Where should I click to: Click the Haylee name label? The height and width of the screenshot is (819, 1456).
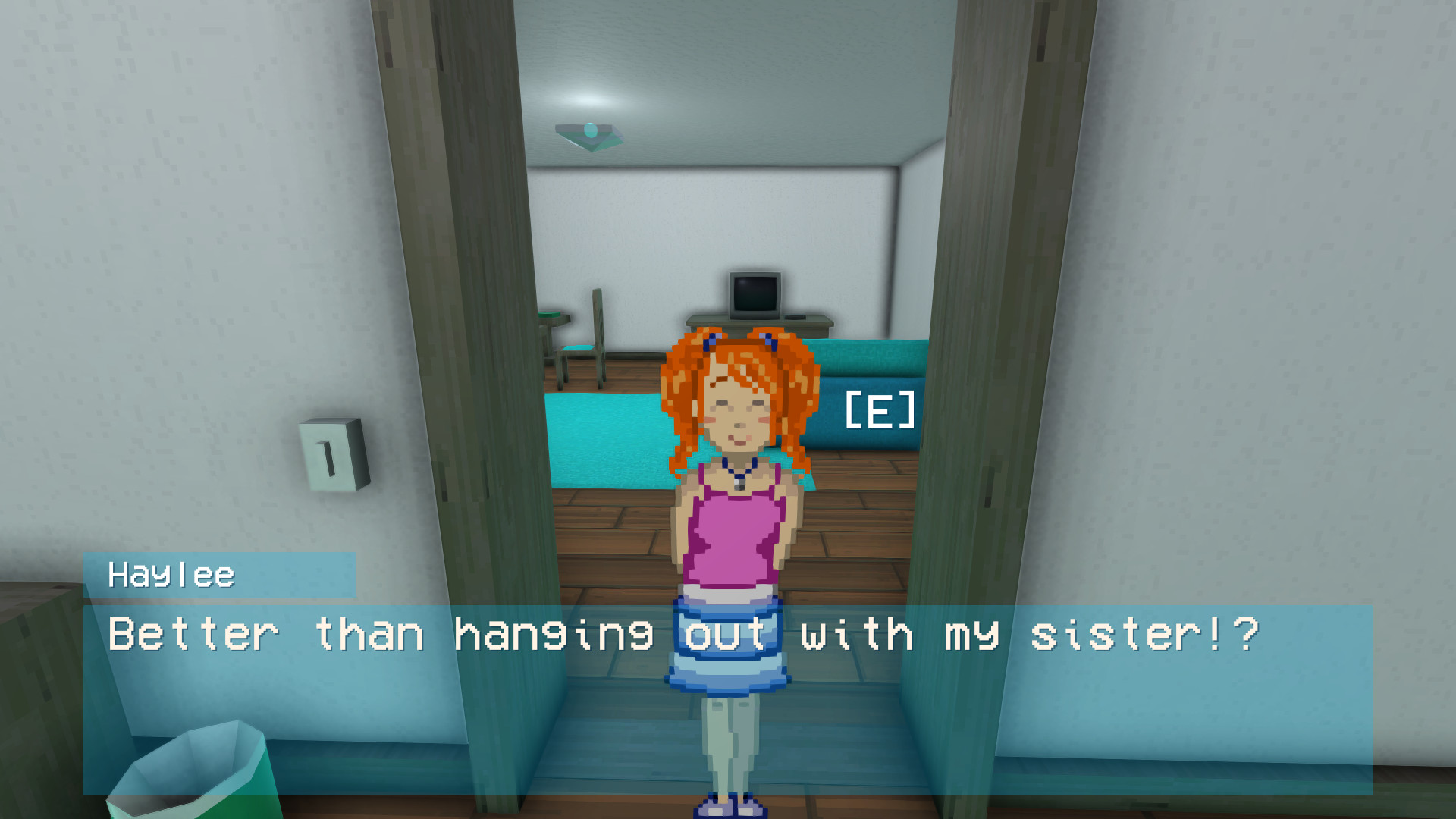(171, 575)
